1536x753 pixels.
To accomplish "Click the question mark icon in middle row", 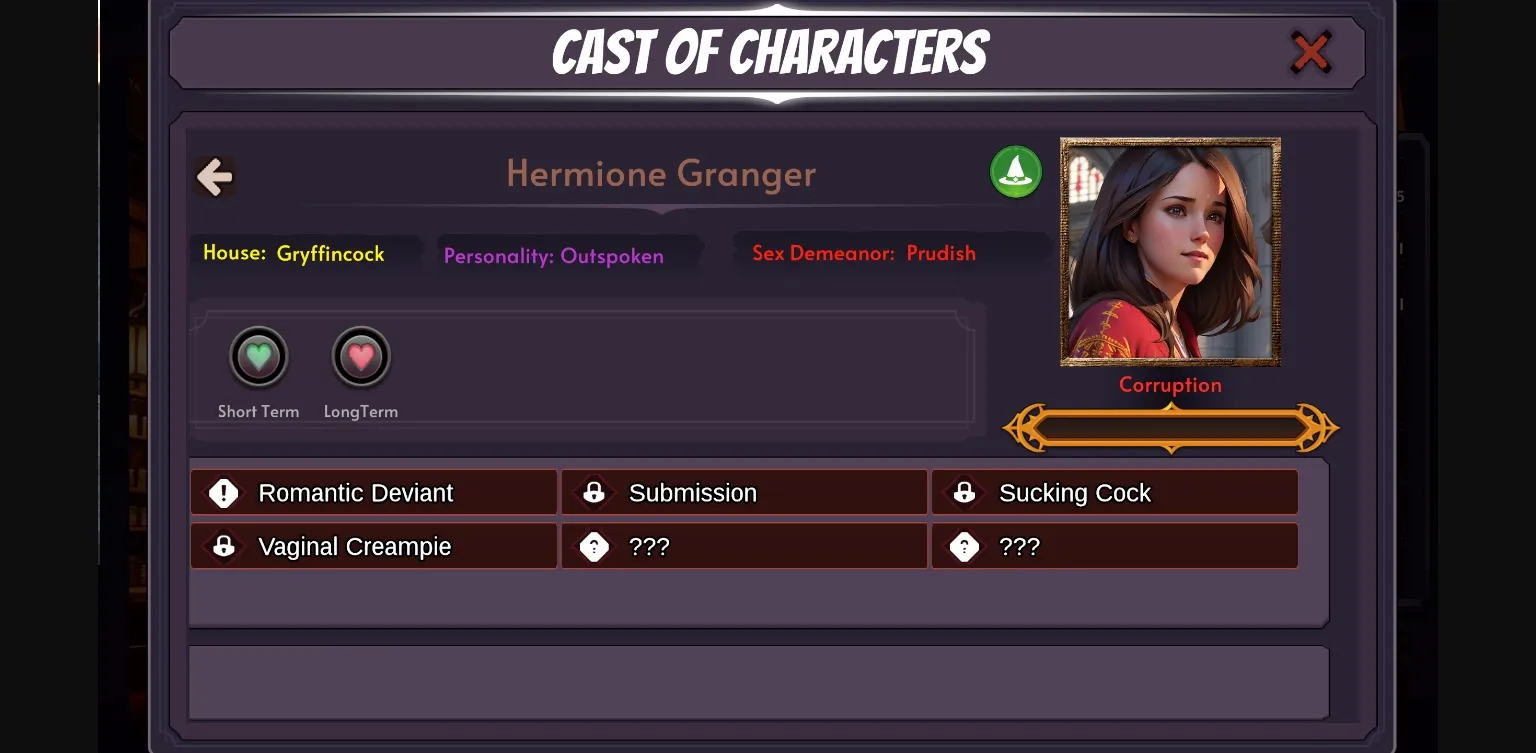I will (594, 546).
